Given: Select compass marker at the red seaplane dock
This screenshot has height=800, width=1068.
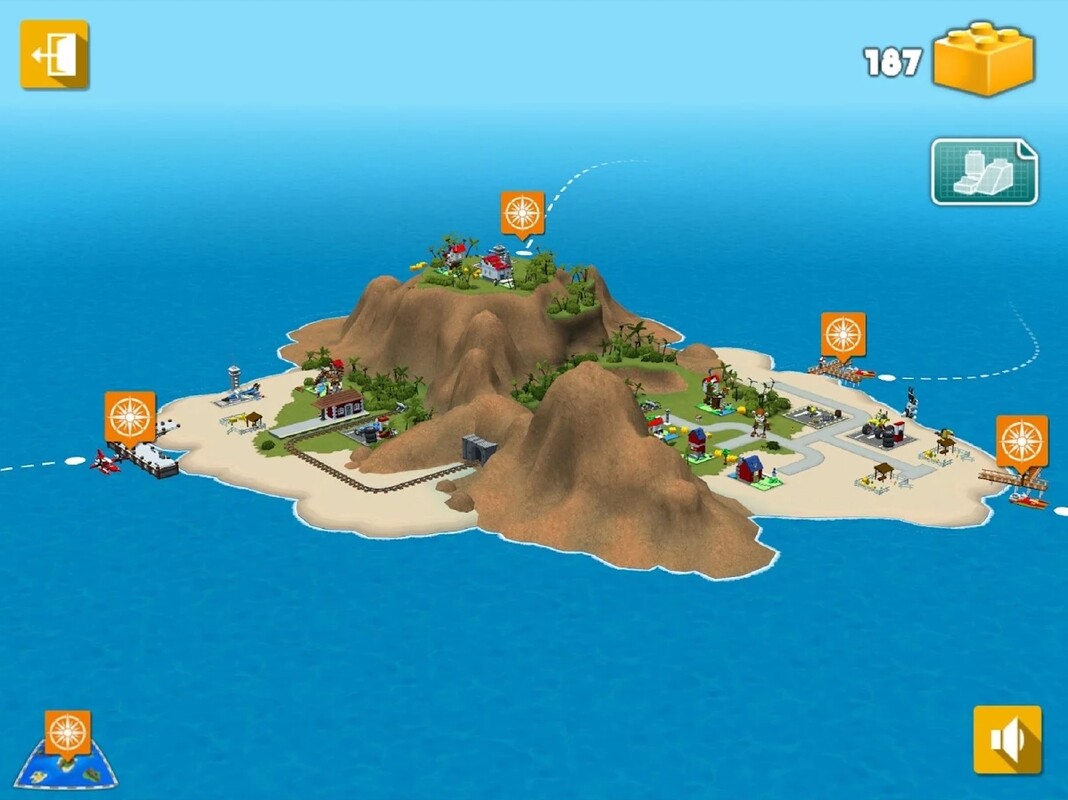Looking at the screenshot, I should (130, 417).
